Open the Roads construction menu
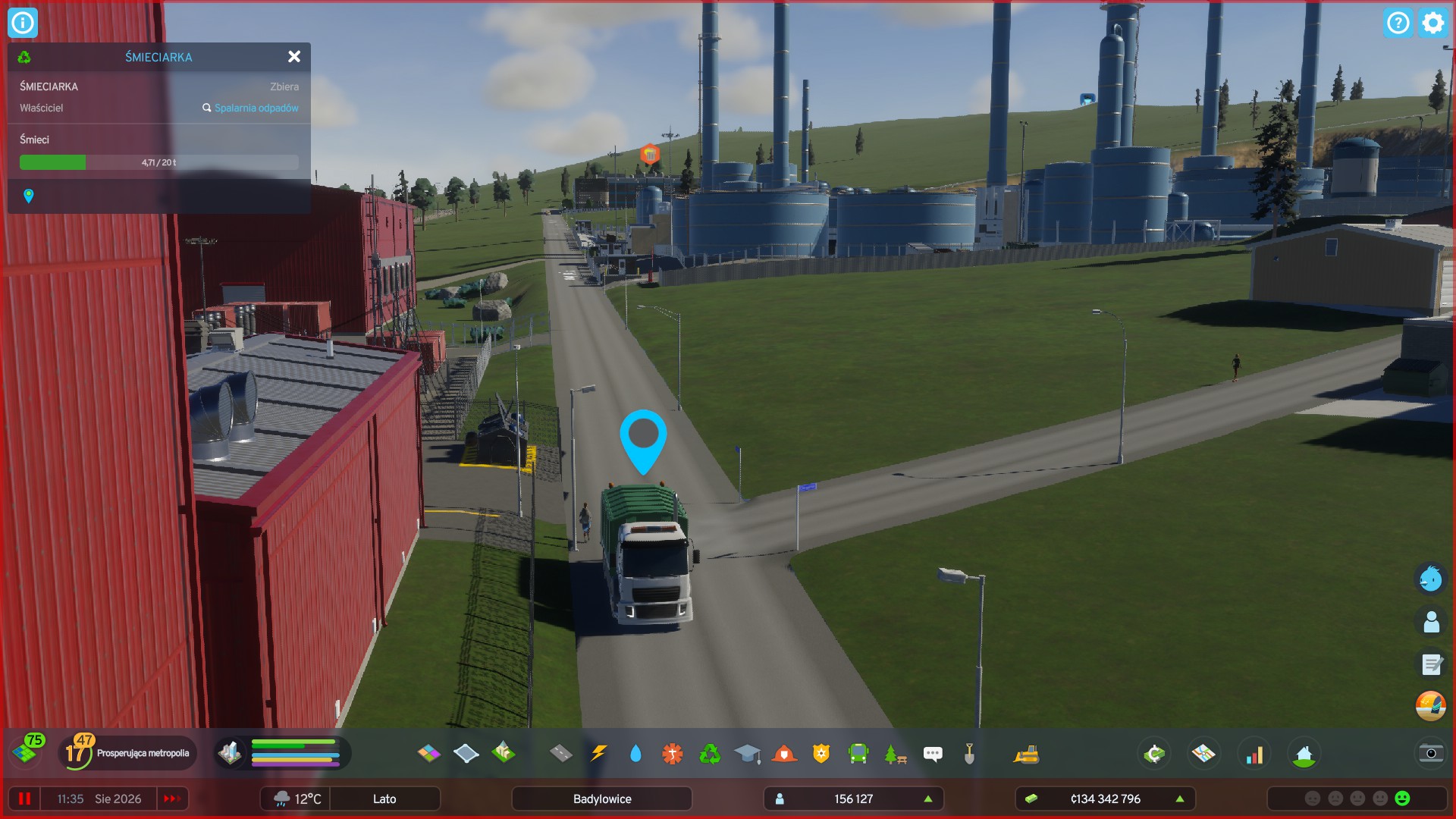The image size is (1456, 819). click(561, 753)
